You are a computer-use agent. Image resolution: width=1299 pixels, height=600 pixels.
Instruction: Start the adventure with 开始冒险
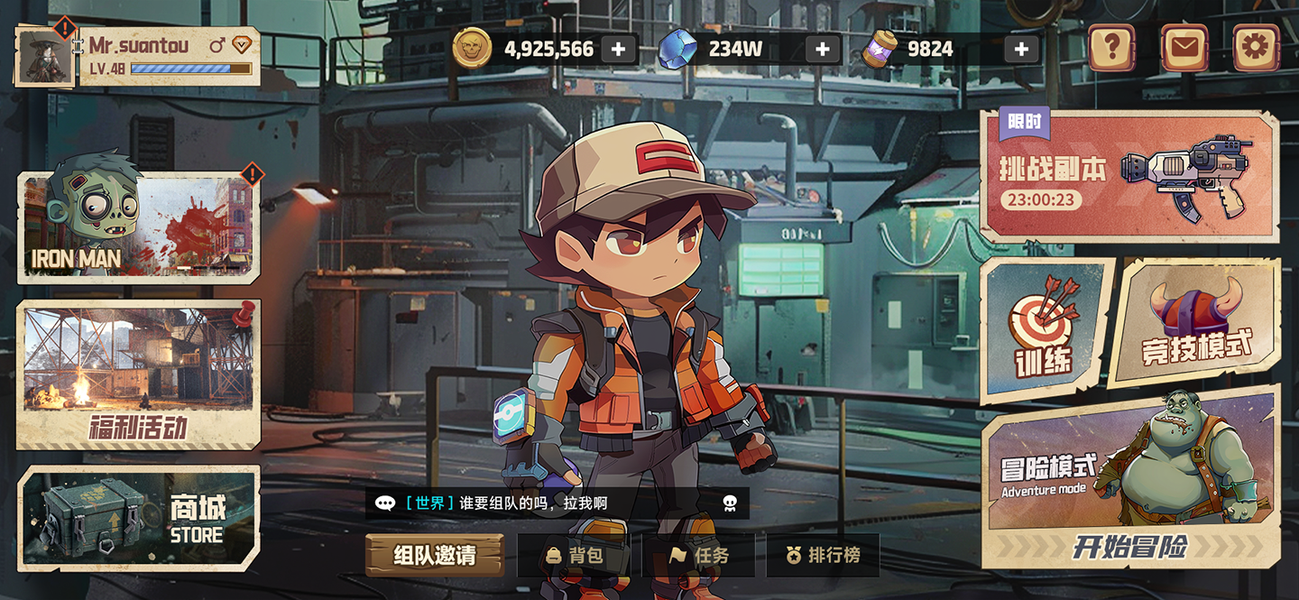(x=1130, y=546)
